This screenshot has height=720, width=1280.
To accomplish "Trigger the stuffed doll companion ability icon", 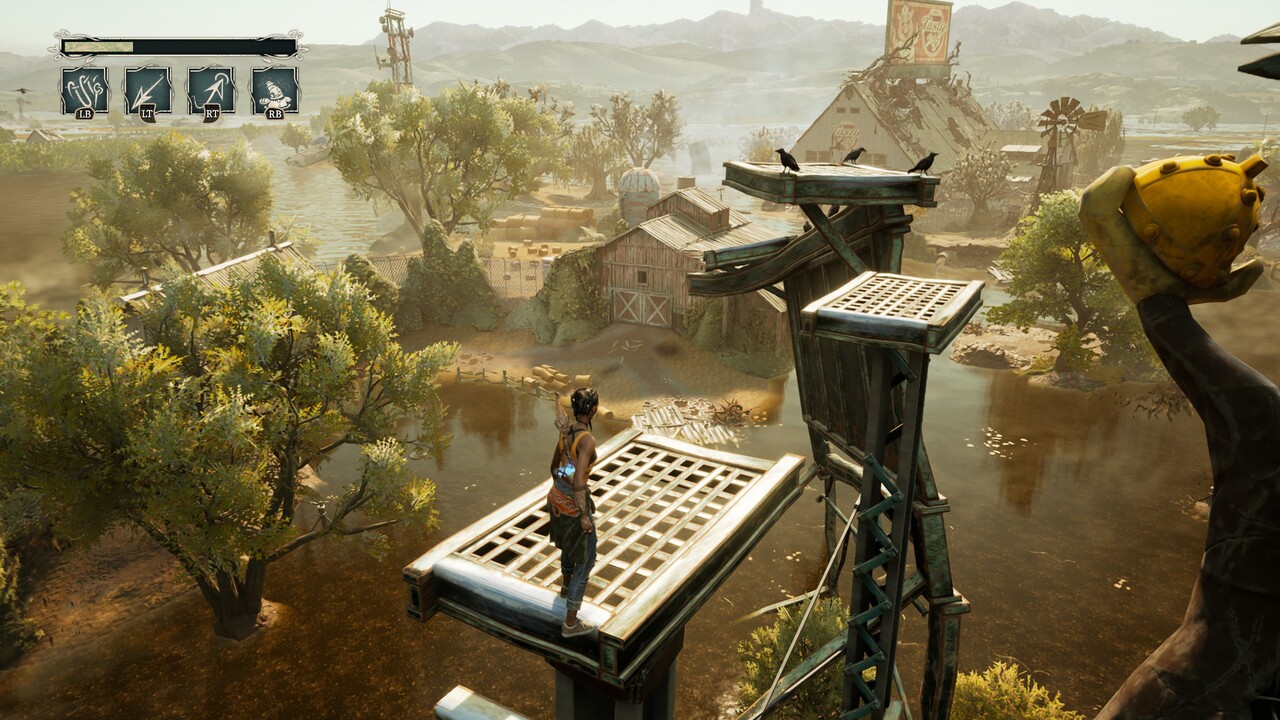I will [x=274, y=91].
